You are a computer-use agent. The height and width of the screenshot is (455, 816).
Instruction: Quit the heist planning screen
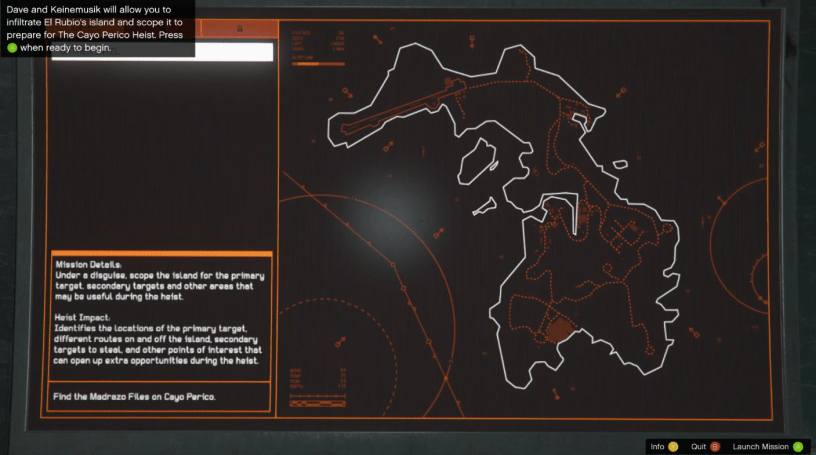point(698,447)
